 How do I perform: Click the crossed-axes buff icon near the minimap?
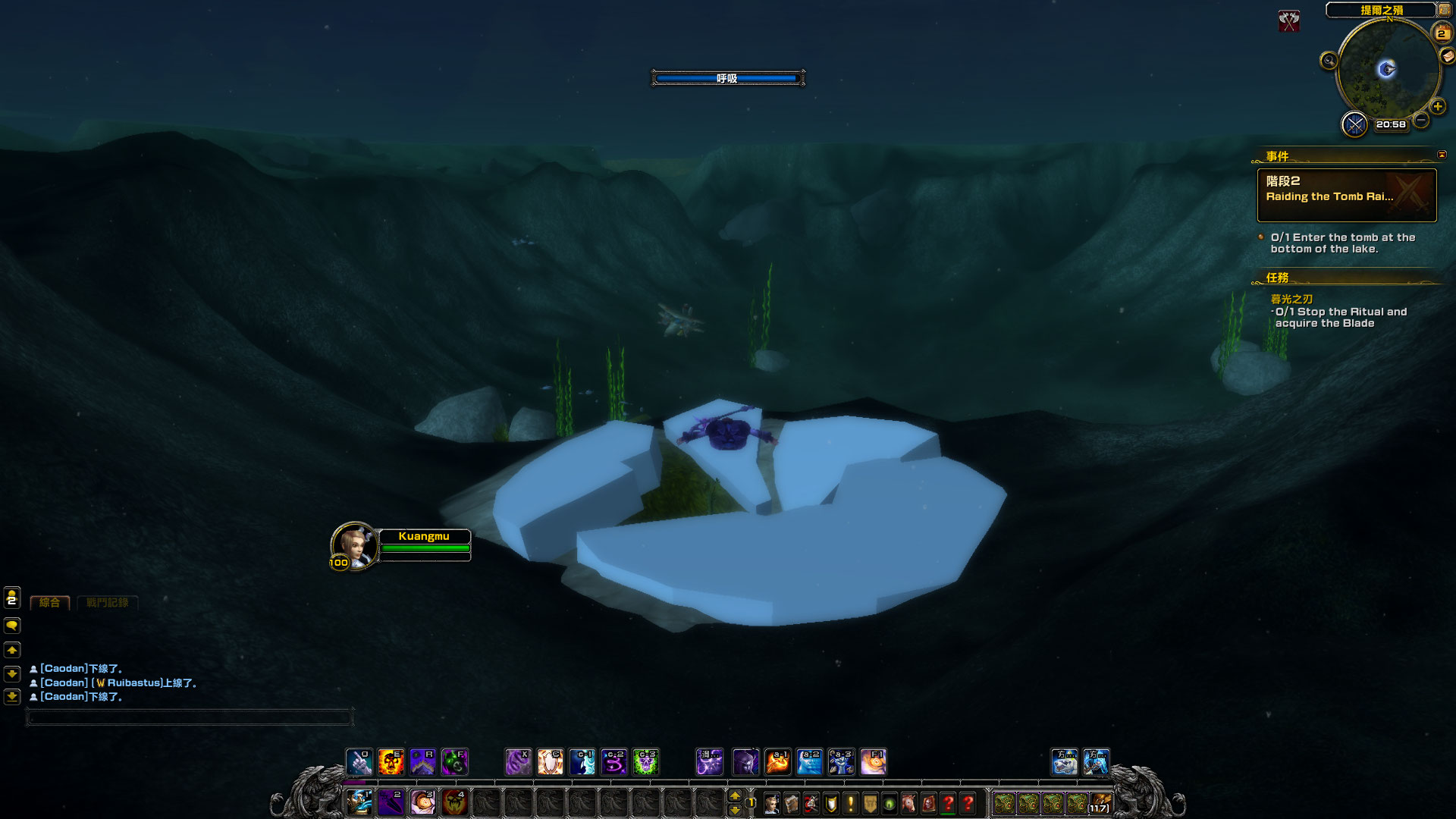tap(1288, 21)
